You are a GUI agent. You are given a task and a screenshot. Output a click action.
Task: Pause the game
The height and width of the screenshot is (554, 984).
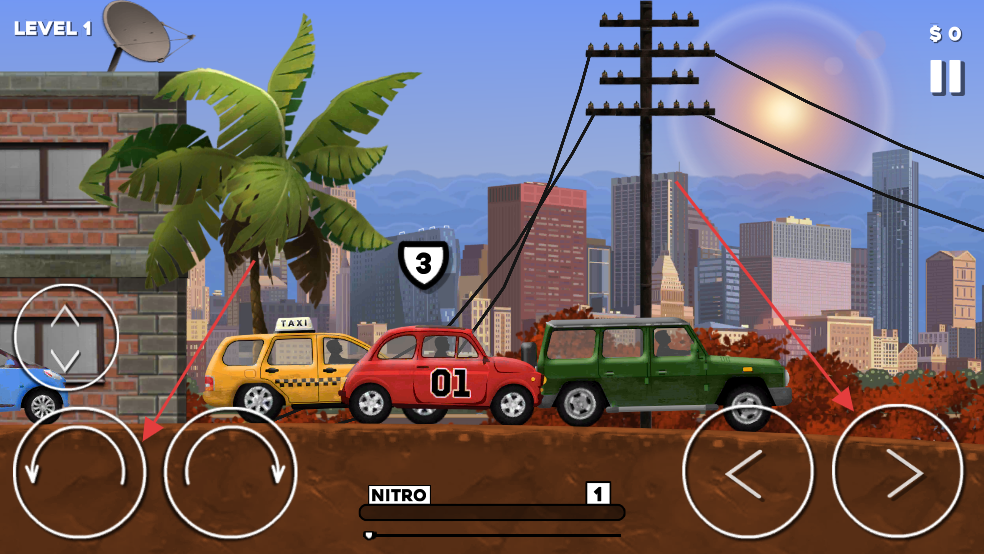(946, 77)
